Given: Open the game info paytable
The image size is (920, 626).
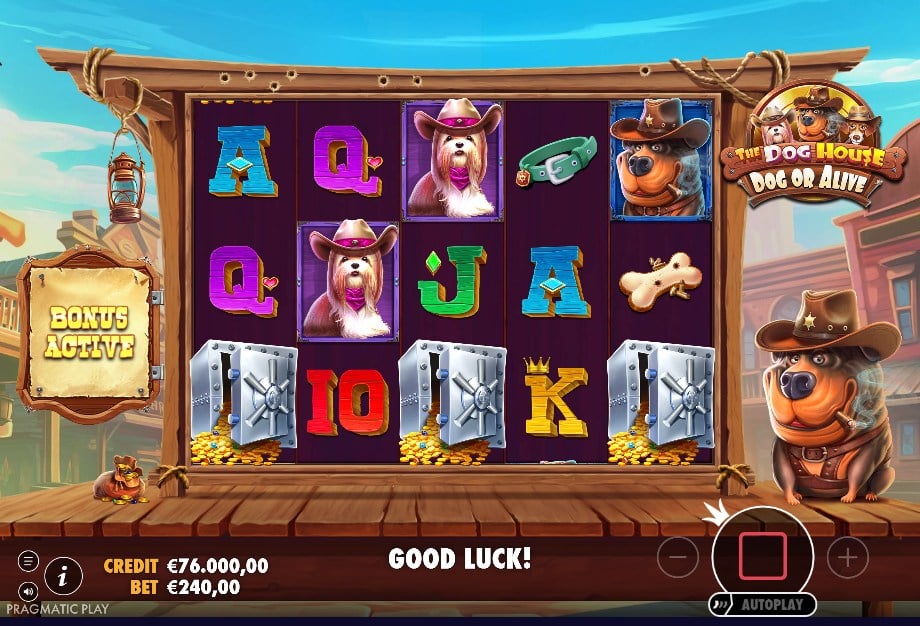Looking at the screenshot, I should click(64, 574).
